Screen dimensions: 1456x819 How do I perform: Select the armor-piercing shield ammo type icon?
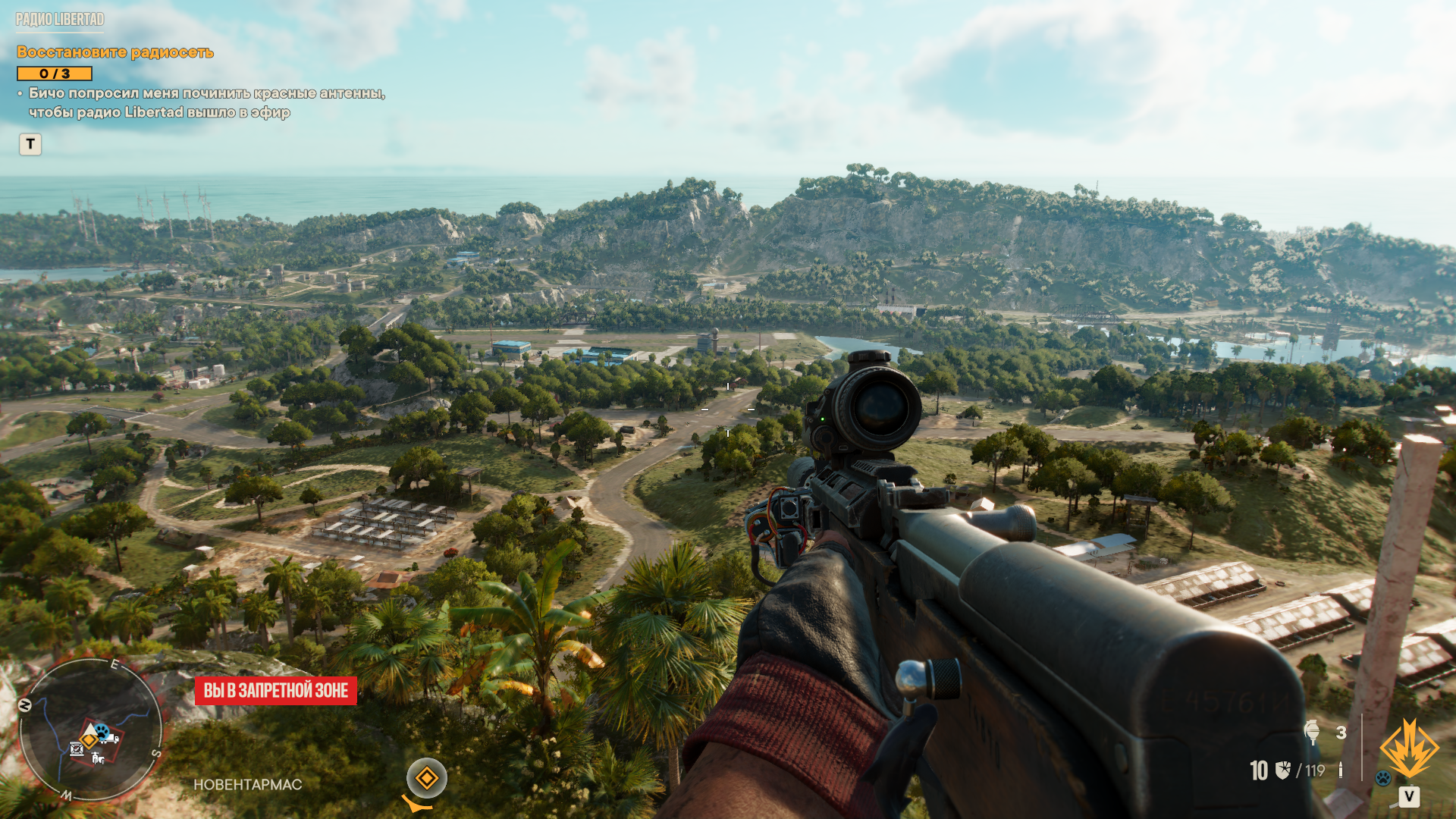pyautogui.click(x=1283, y=770)
